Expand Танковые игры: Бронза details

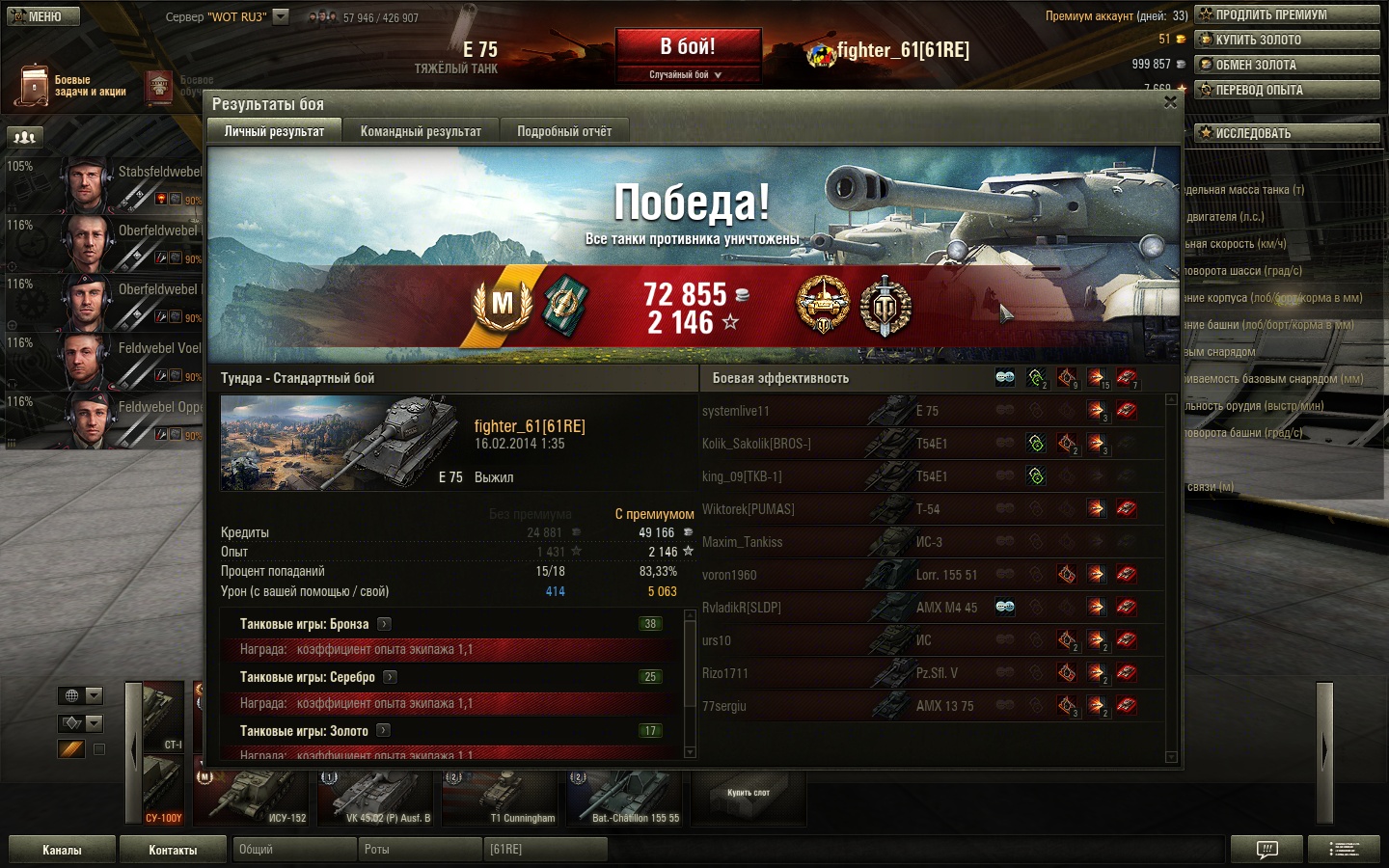coord(384,624)
